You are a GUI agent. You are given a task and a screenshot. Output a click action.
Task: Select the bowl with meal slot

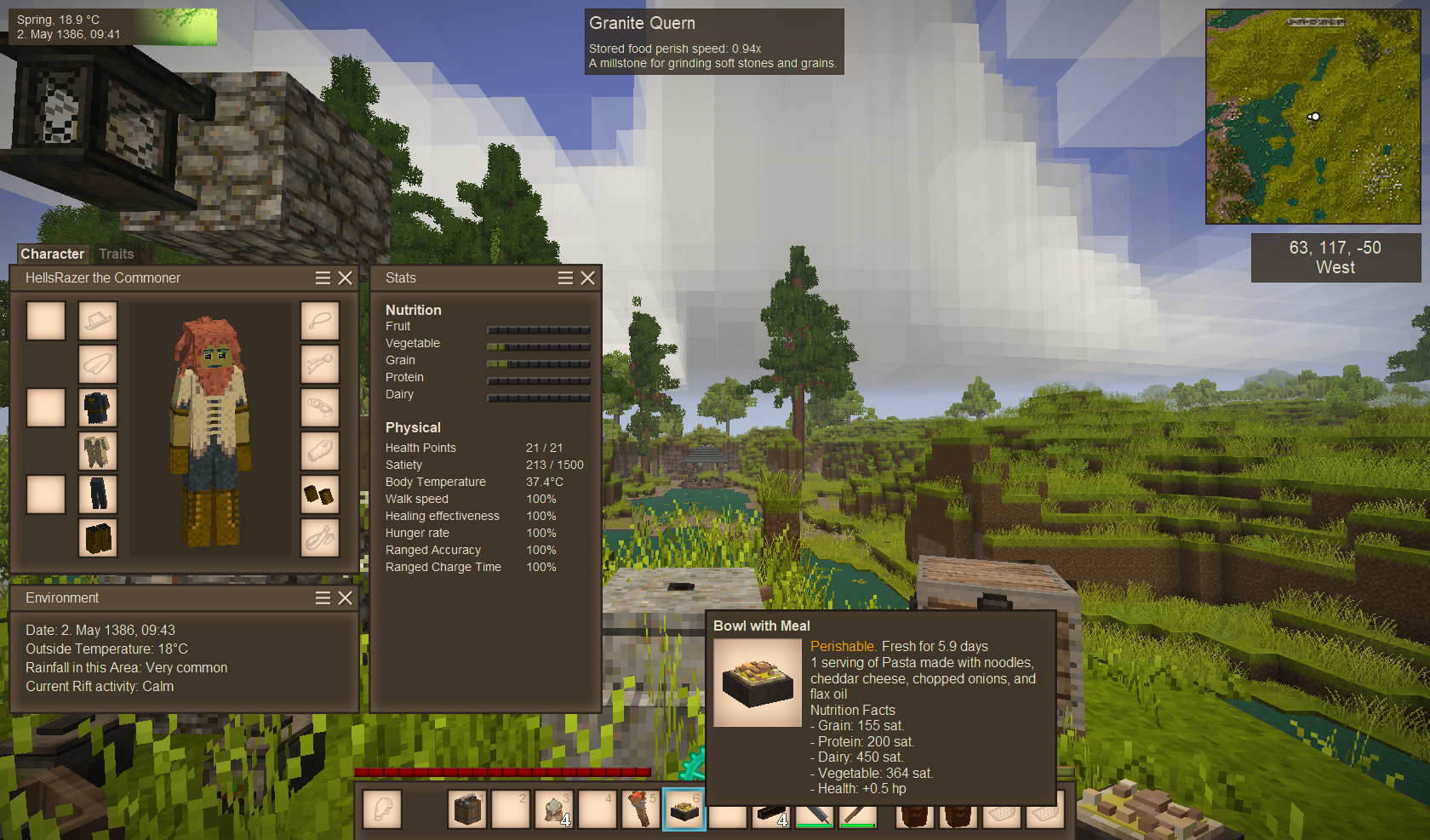pyautogui.click(x=684, y=809)
